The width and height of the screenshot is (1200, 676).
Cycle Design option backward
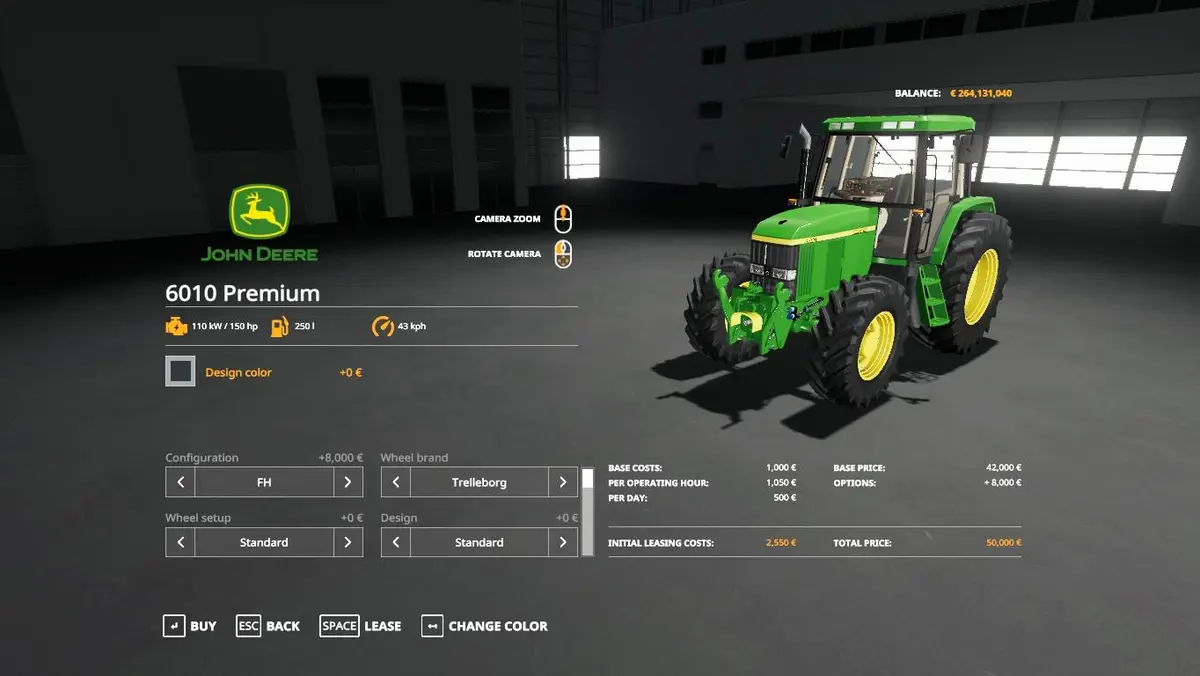[x=396, y=542]
